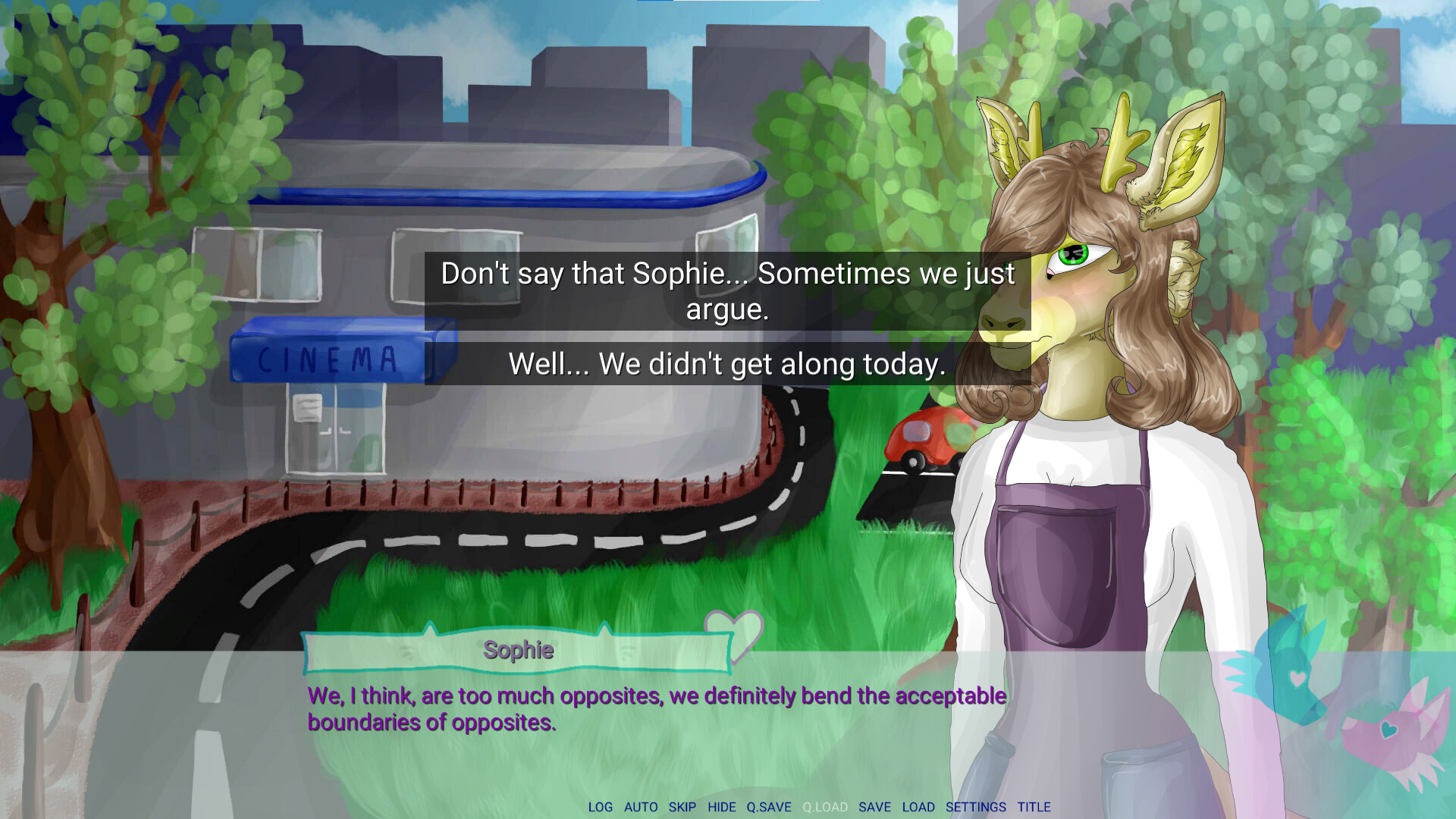
Task: Open the SETTINGS menu
Action: tap(975, 807)
